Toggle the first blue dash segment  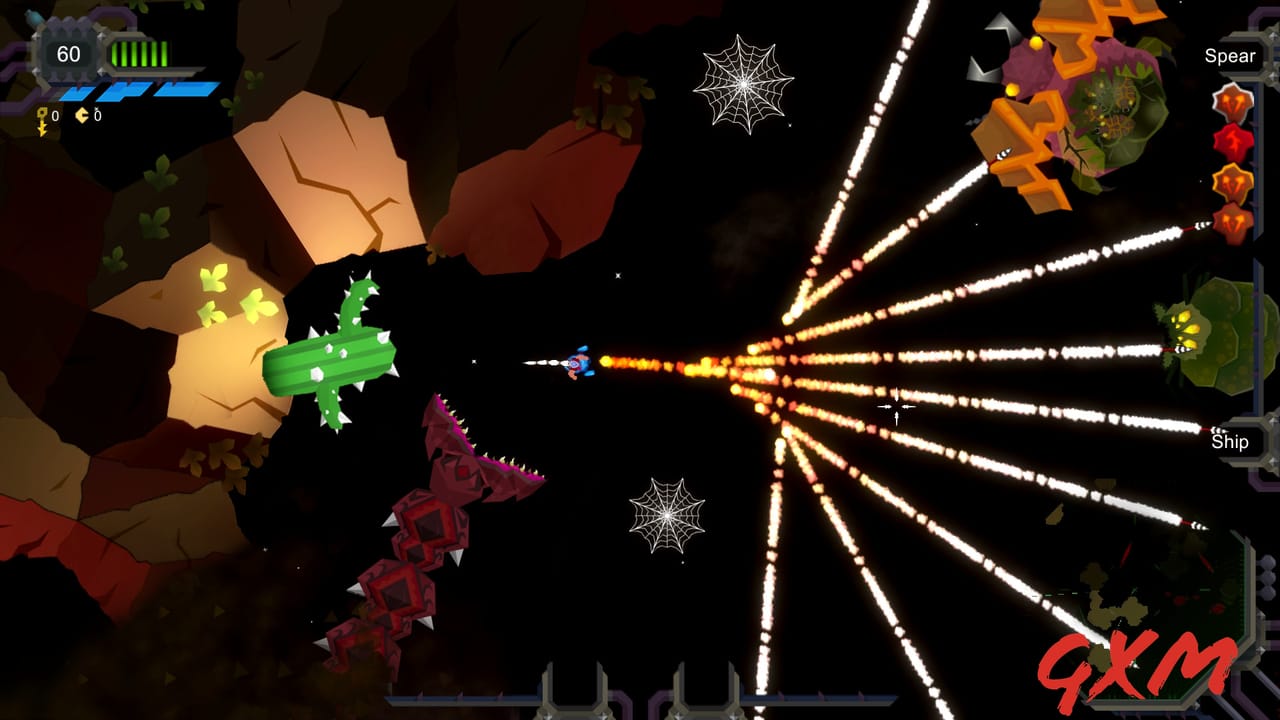pyautogui.click(x=78, y=93)
